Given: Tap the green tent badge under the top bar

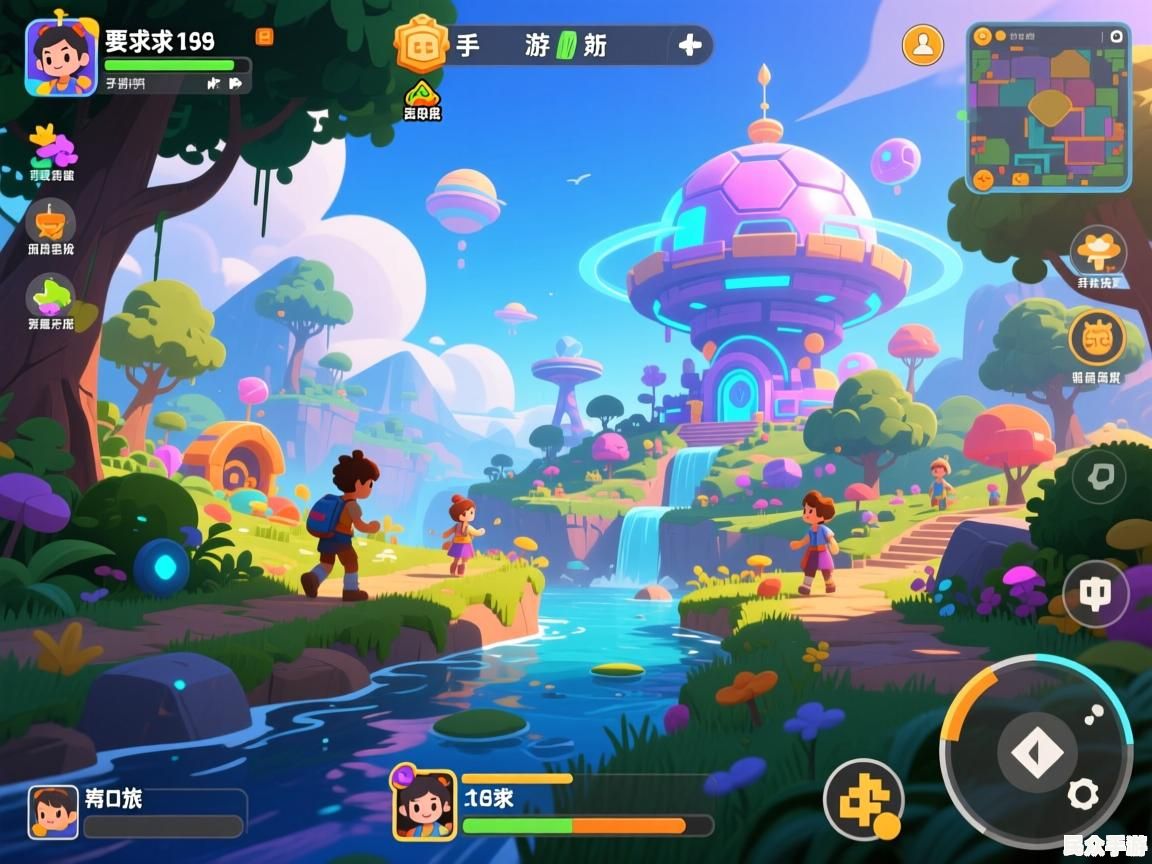Looking at the screenshot, I should (422, 94).
